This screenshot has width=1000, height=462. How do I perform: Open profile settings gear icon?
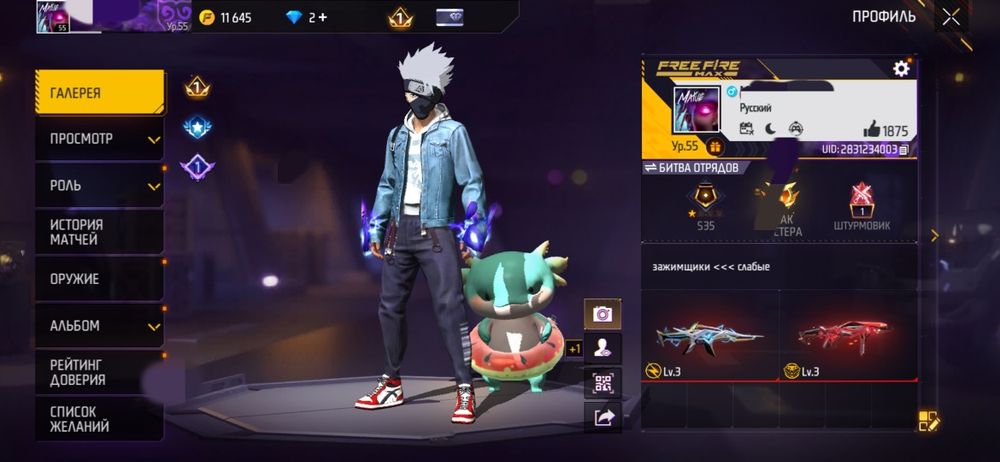click(901, 68)
